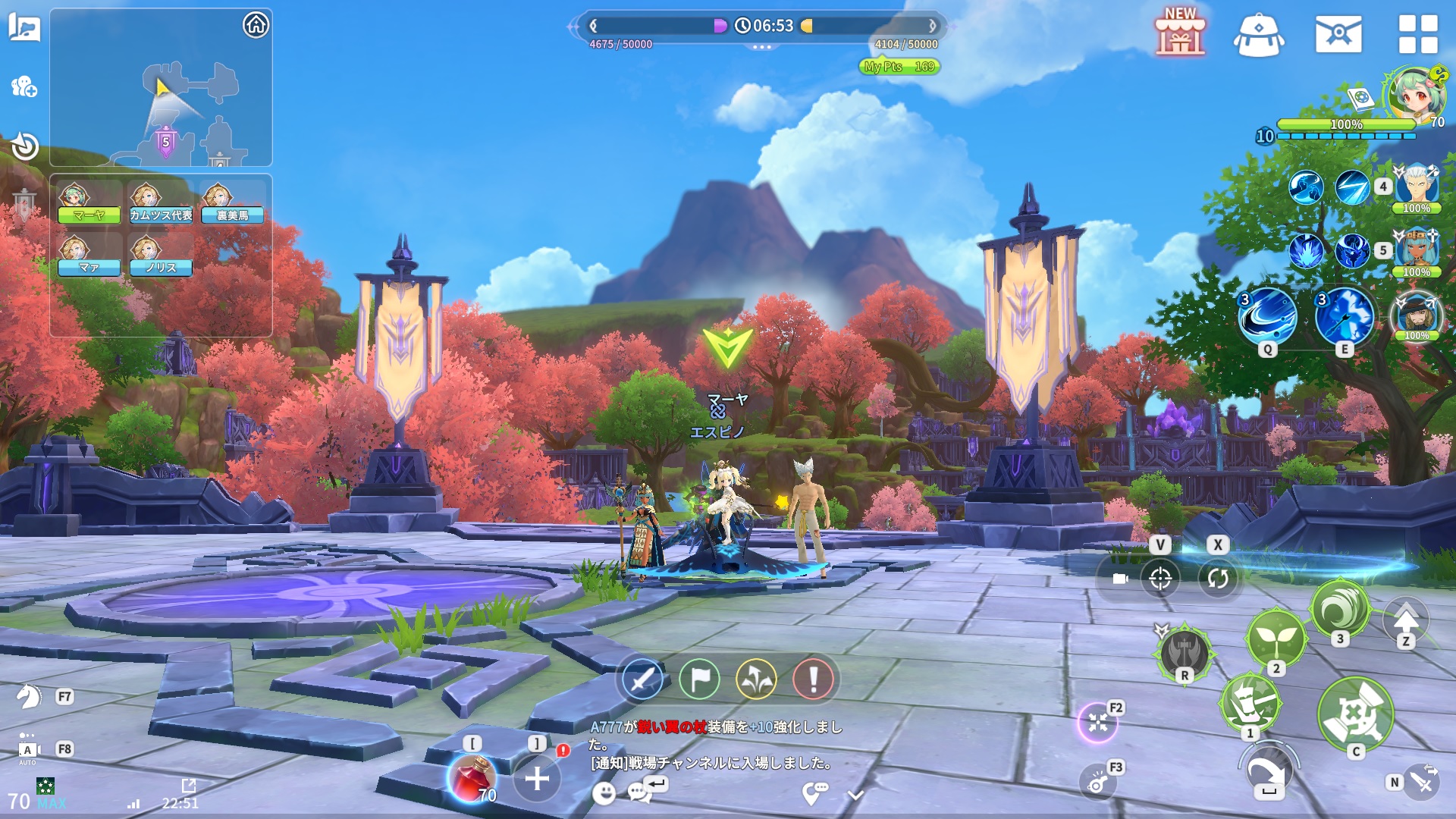Screen dimensions: 1456x819
Task: Open the emoji smiley face button
Action: pos(604,793)
